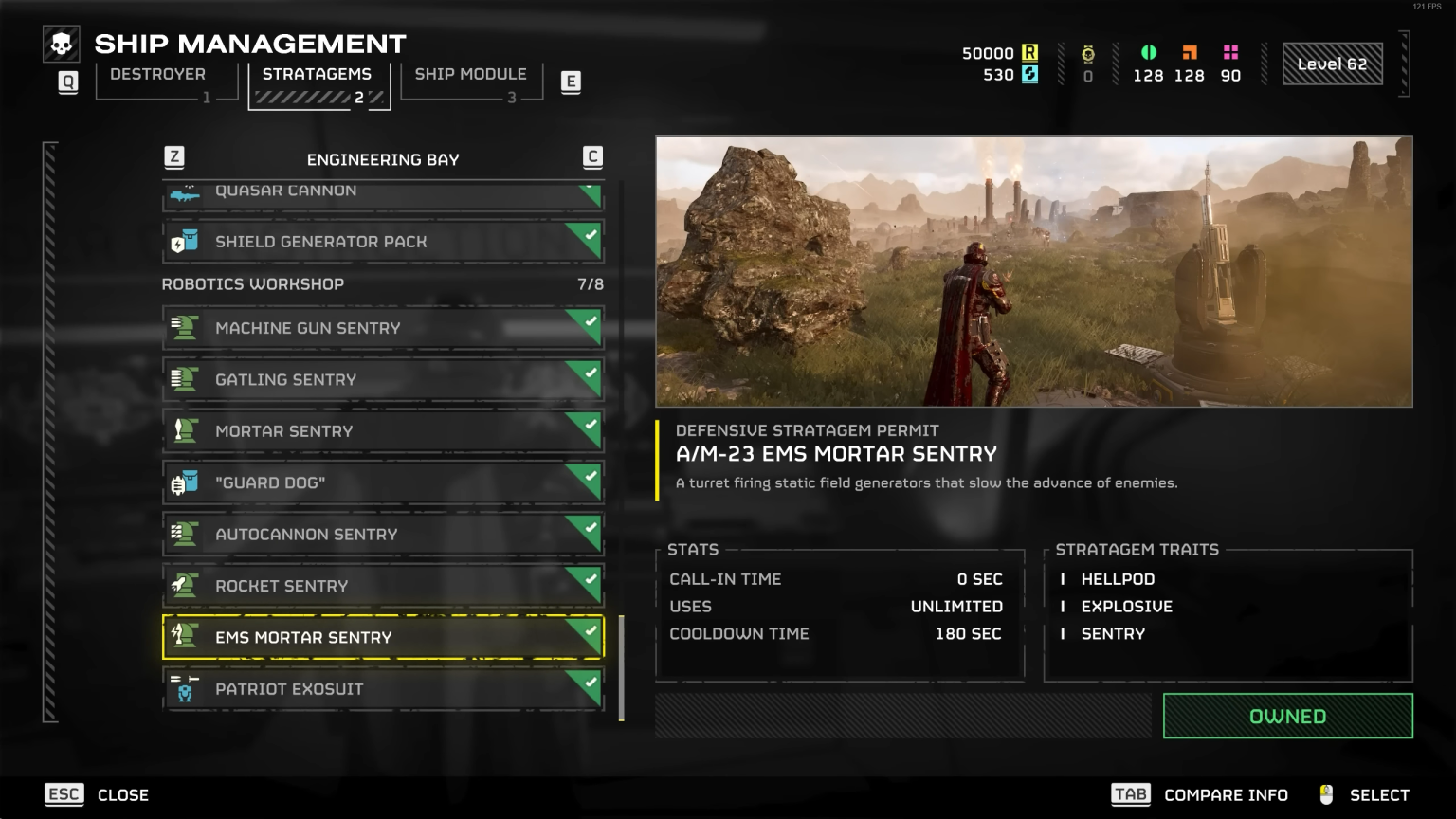
Task: Close the Ship Management screen
Action: click(x=97, y=794)
